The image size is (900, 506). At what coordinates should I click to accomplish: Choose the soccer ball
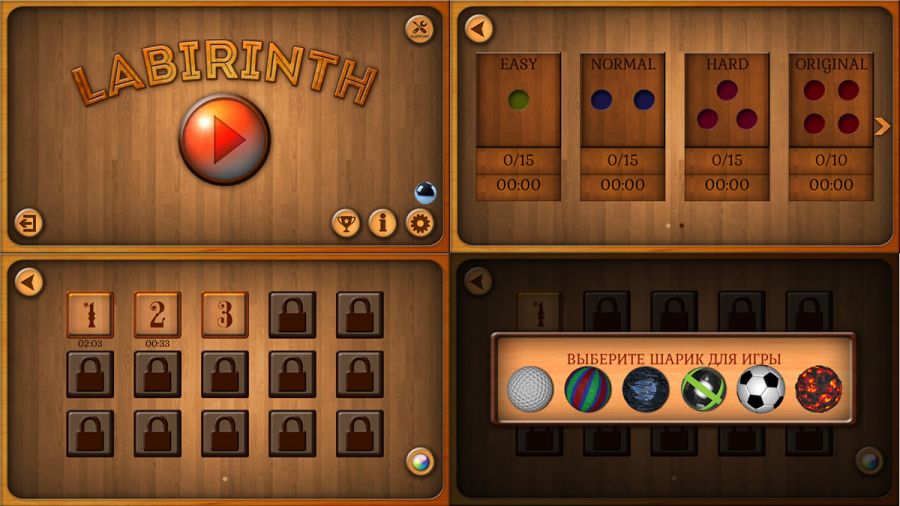761,389
